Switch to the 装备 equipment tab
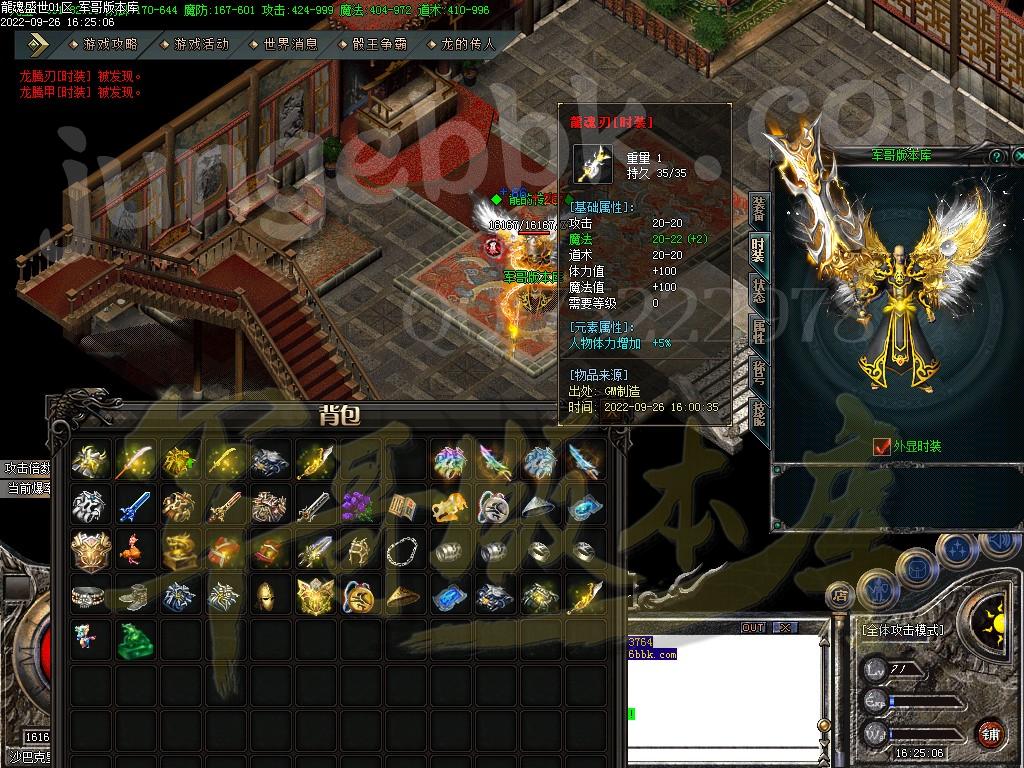 pos(759,208)
